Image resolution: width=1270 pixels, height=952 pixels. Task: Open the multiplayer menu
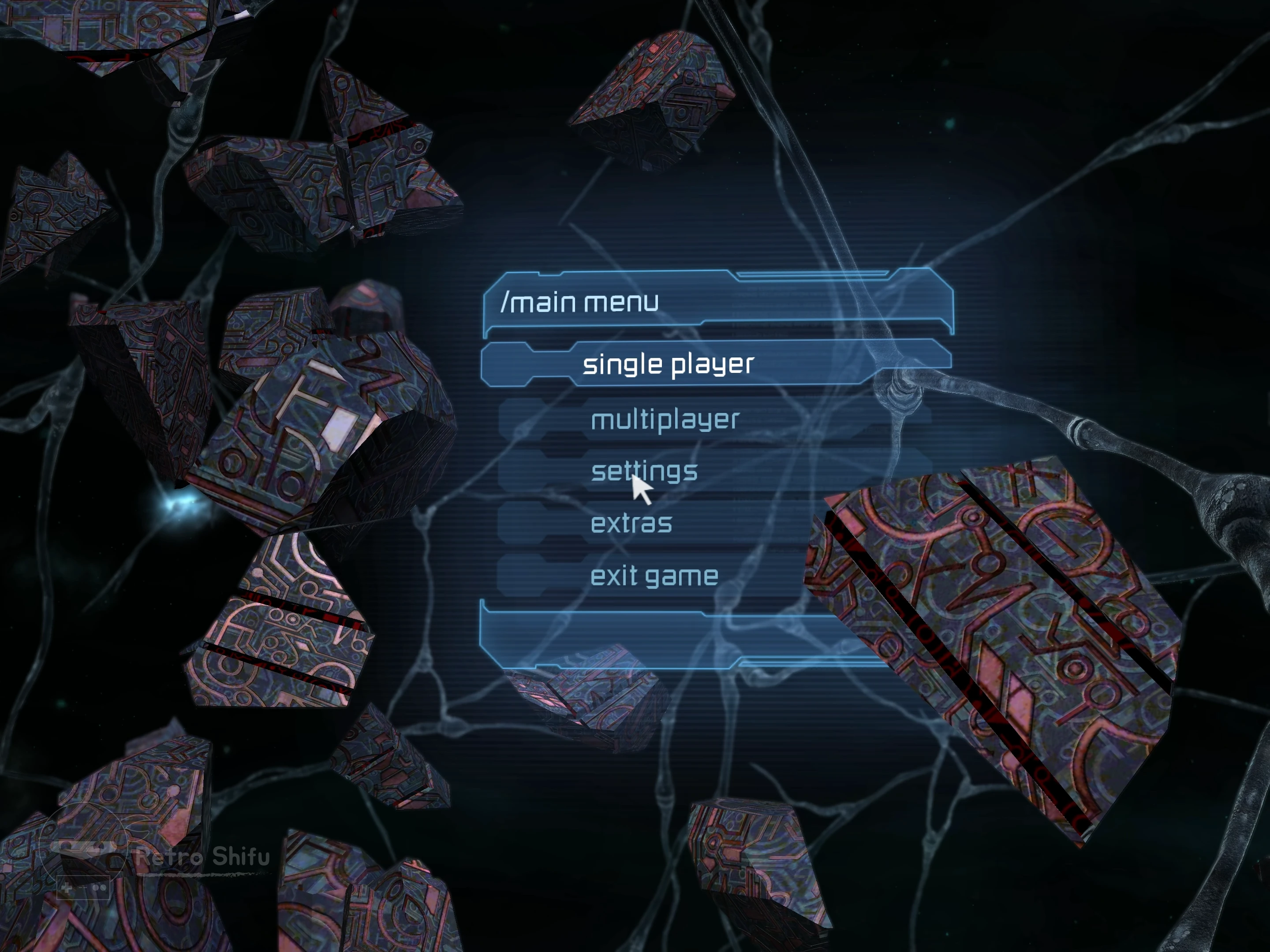coord(665,420)
